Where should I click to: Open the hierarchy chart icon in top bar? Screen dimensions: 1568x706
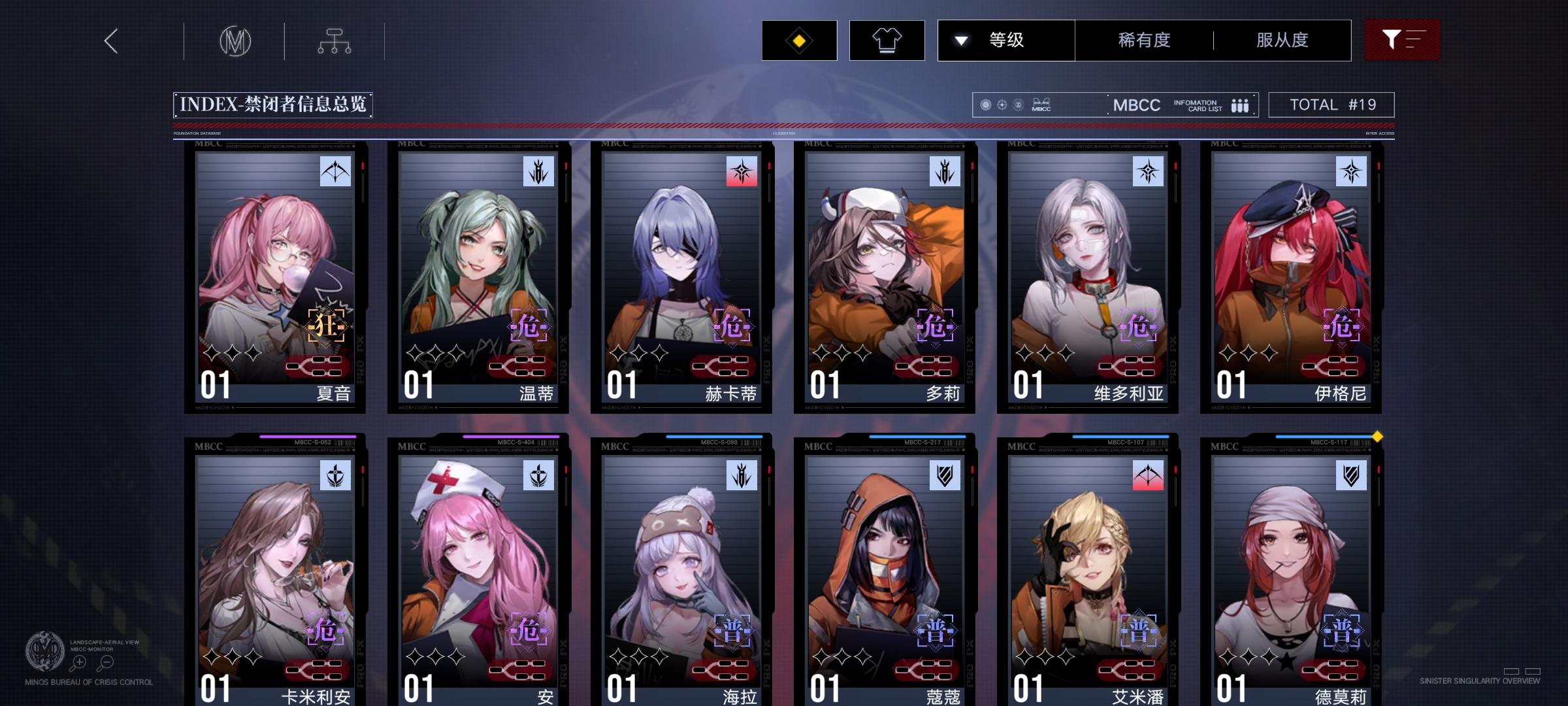(335, 40)
